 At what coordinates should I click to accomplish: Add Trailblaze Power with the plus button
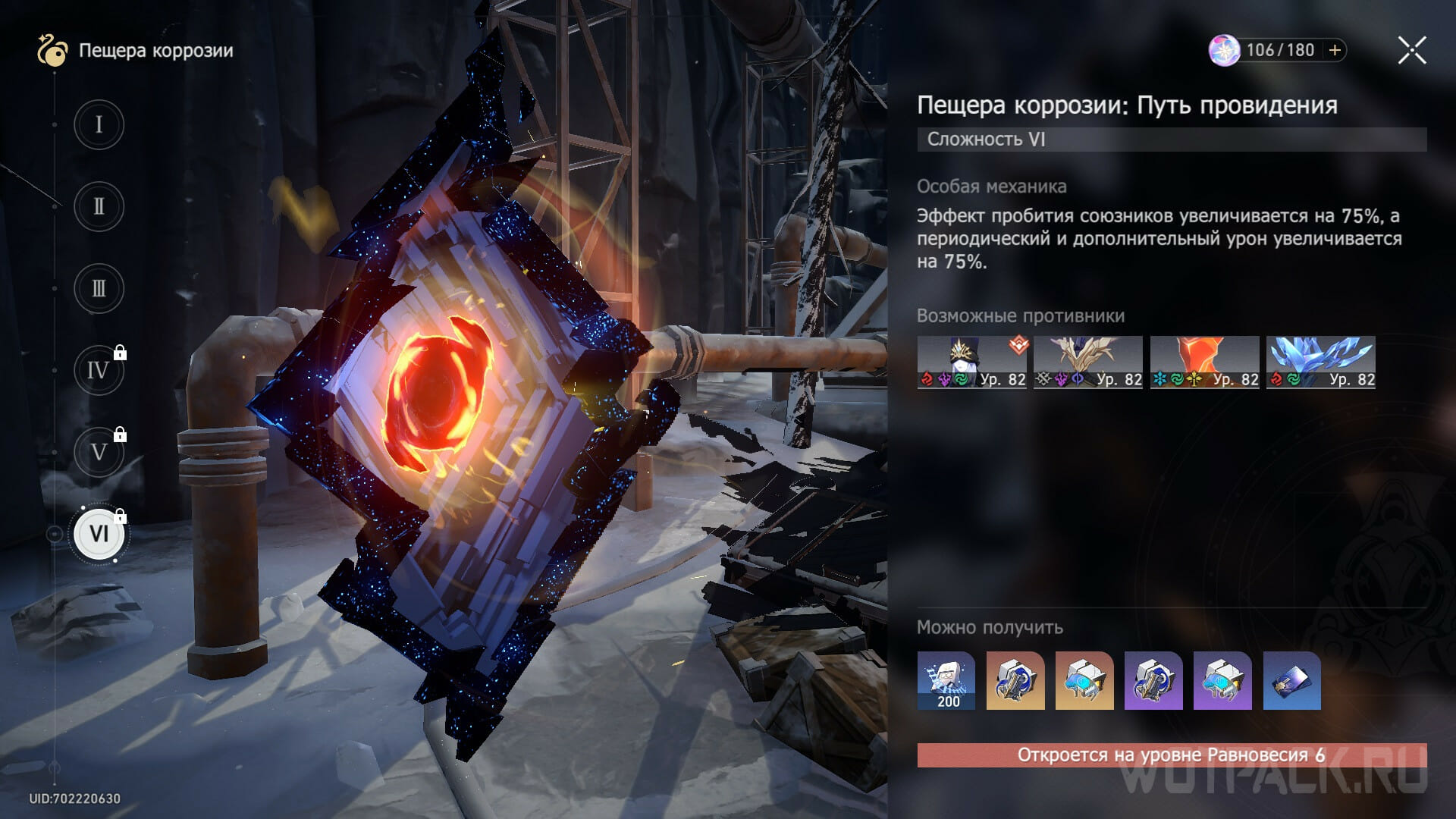(1335, 50)
